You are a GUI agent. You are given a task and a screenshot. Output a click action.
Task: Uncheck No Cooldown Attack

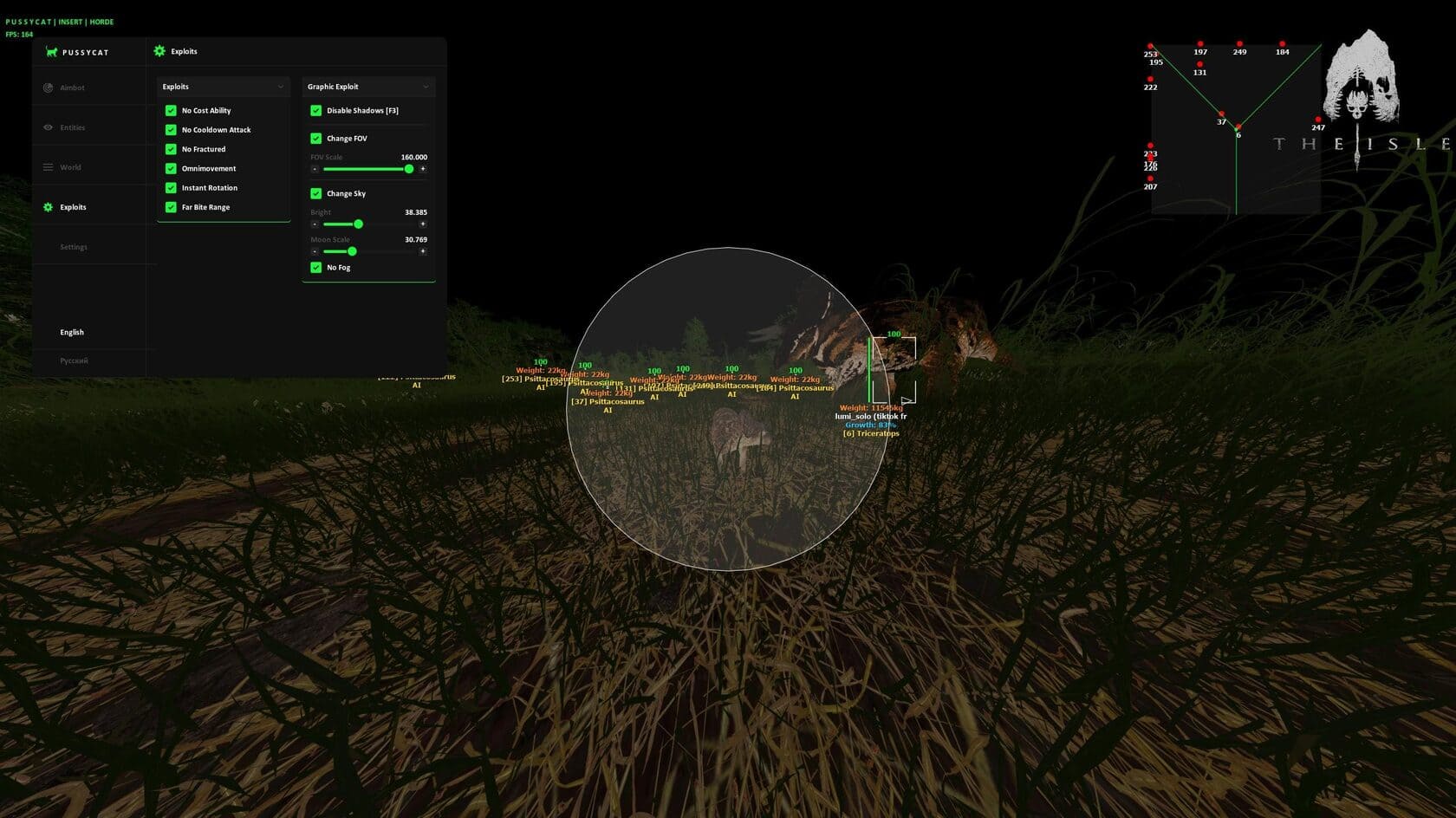coord(171,130)
